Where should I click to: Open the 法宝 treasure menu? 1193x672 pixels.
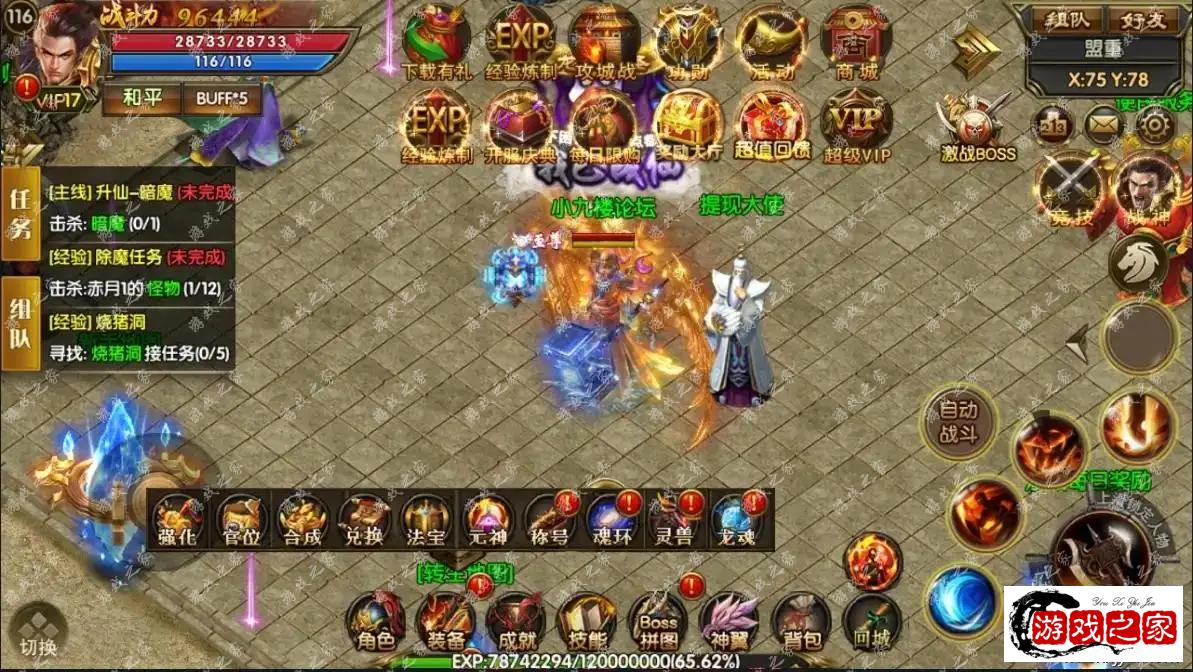(426, 521)
